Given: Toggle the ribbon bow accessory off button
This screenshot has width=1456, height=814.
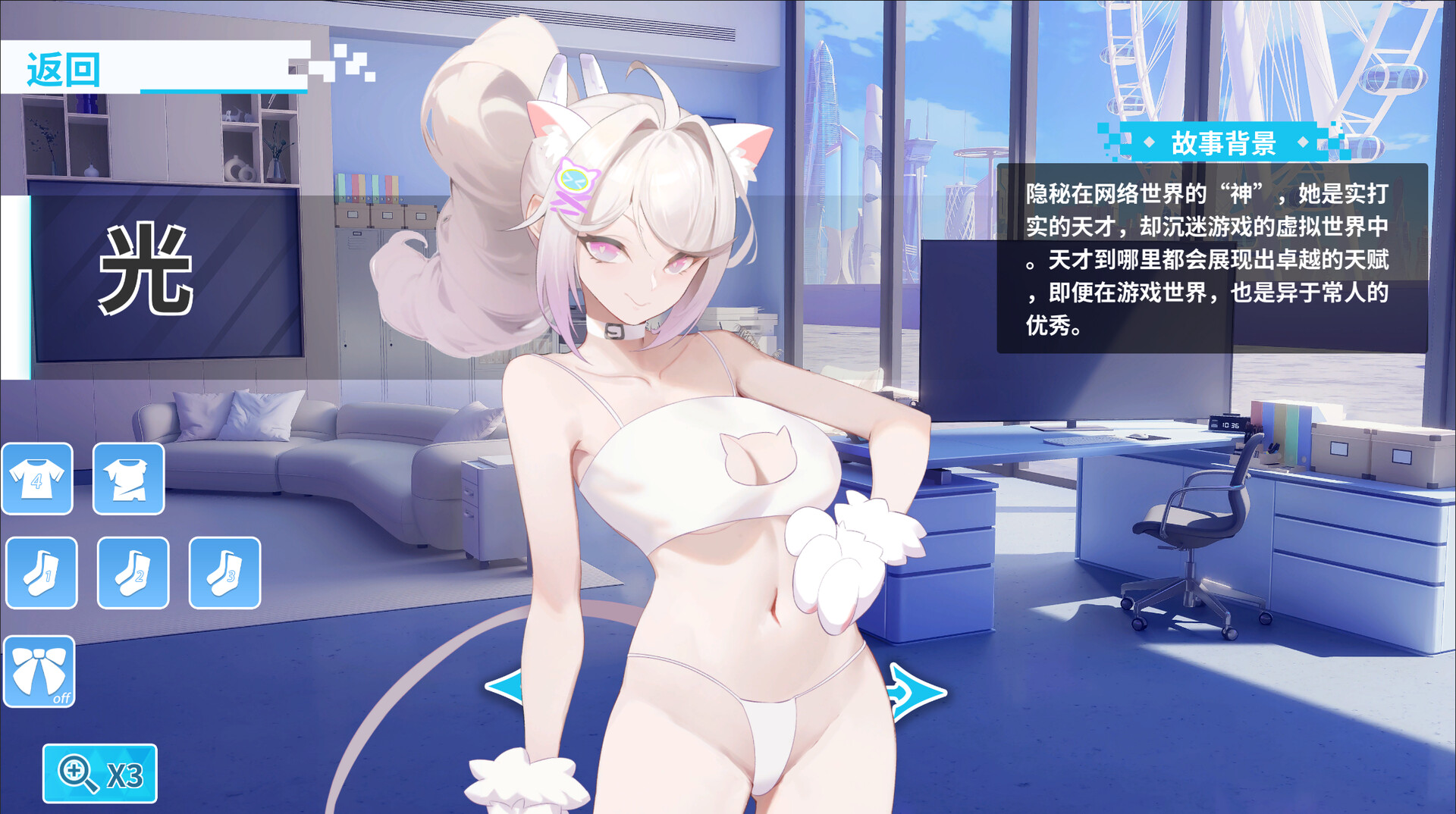Looking at the screenshot, I should click(x=39, y=672).
